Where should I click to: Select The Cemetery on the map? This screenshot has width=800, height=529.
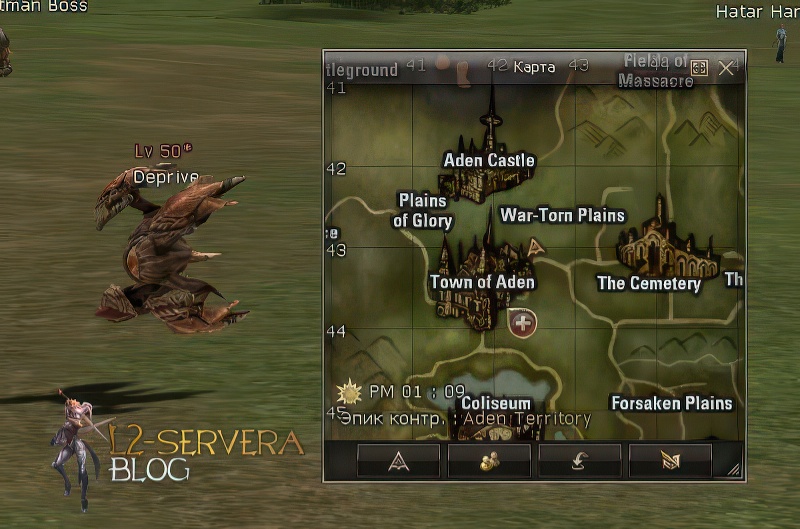tap(649, 283)
